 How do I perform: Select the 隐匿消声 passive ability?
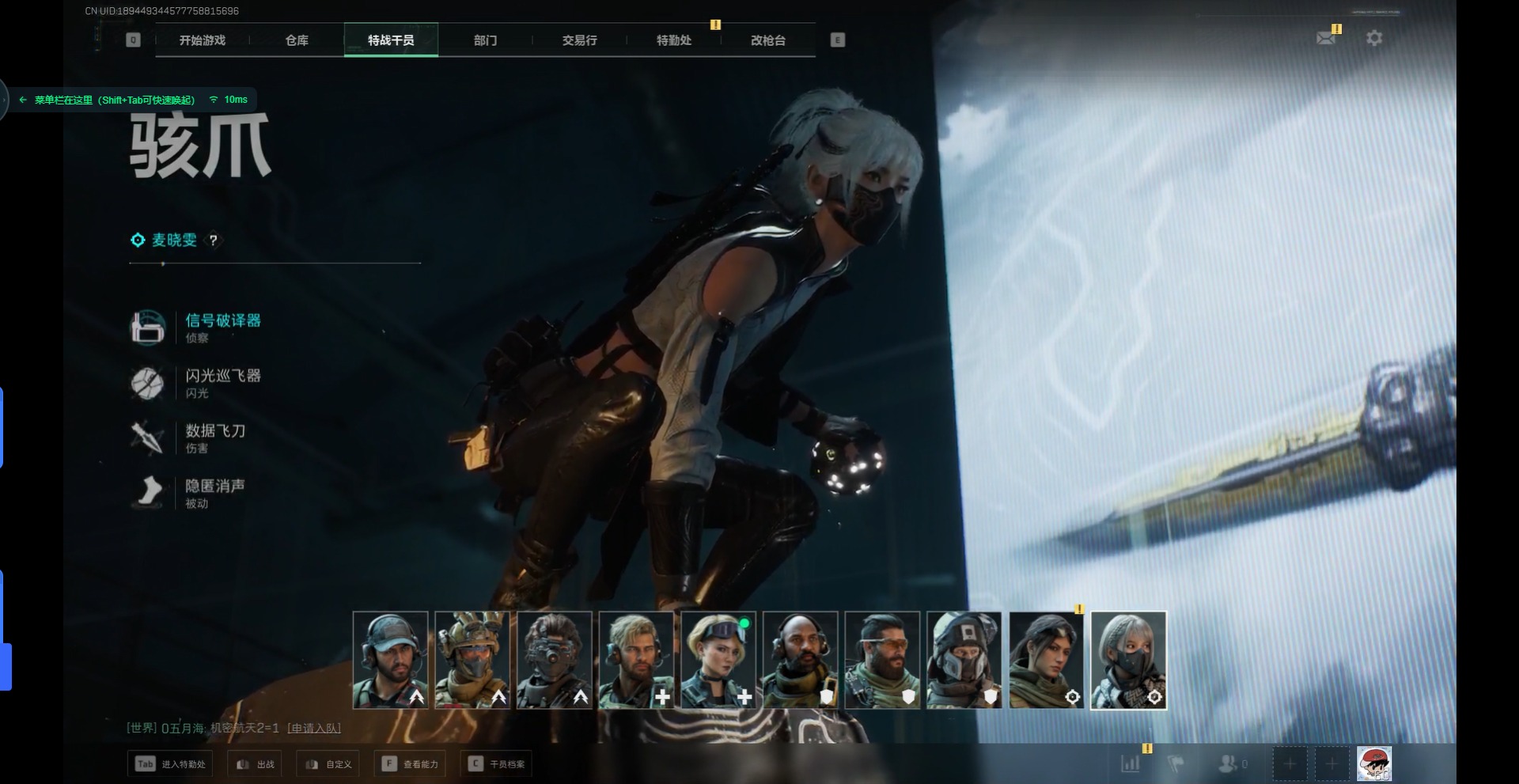[214, 487]
